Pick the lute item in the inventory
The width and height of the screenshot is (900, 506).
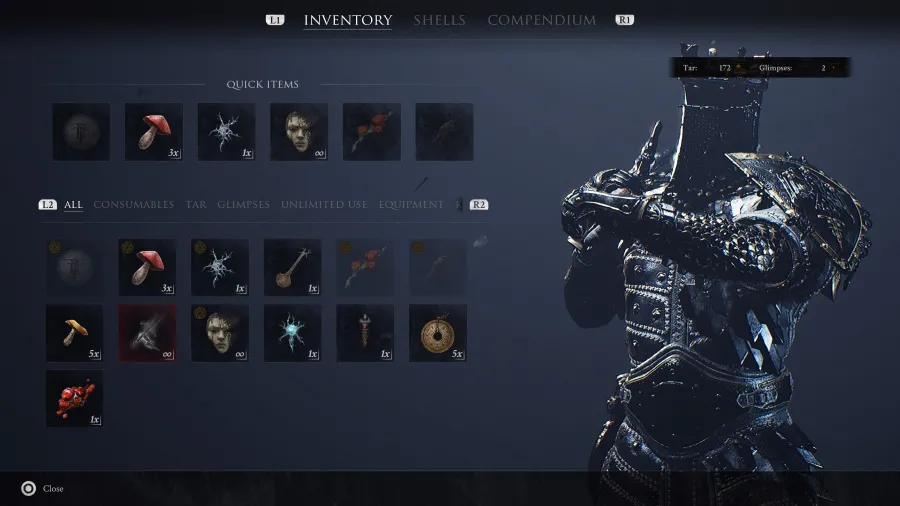click(292, 267)
